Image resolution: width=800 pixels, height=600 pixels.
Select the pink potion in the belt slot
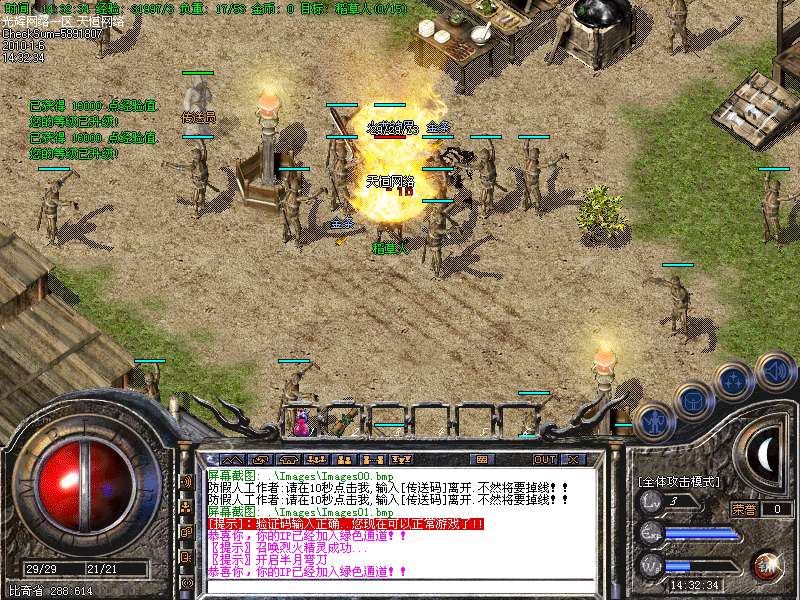tap(301, 422)
